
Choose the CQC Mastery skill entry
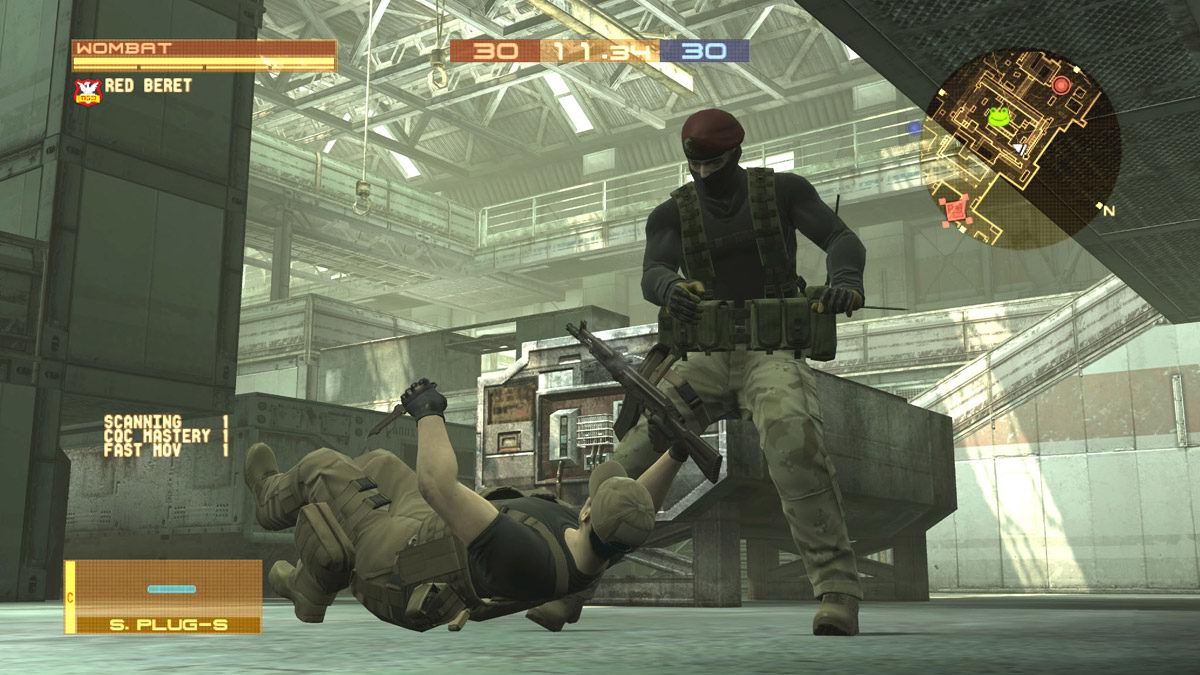tap(166, 437)
